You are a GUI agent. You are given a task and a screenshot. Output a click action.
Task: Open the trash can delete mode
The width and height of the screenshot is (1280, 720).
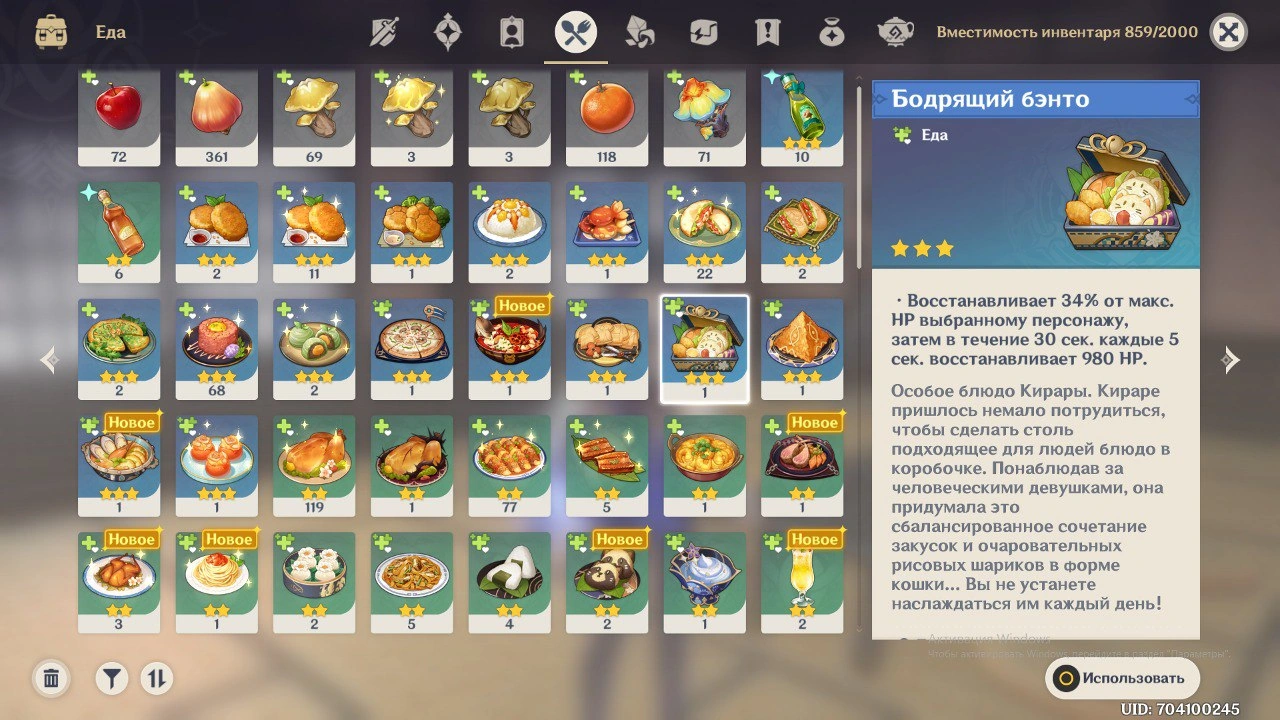click(51, 679)
